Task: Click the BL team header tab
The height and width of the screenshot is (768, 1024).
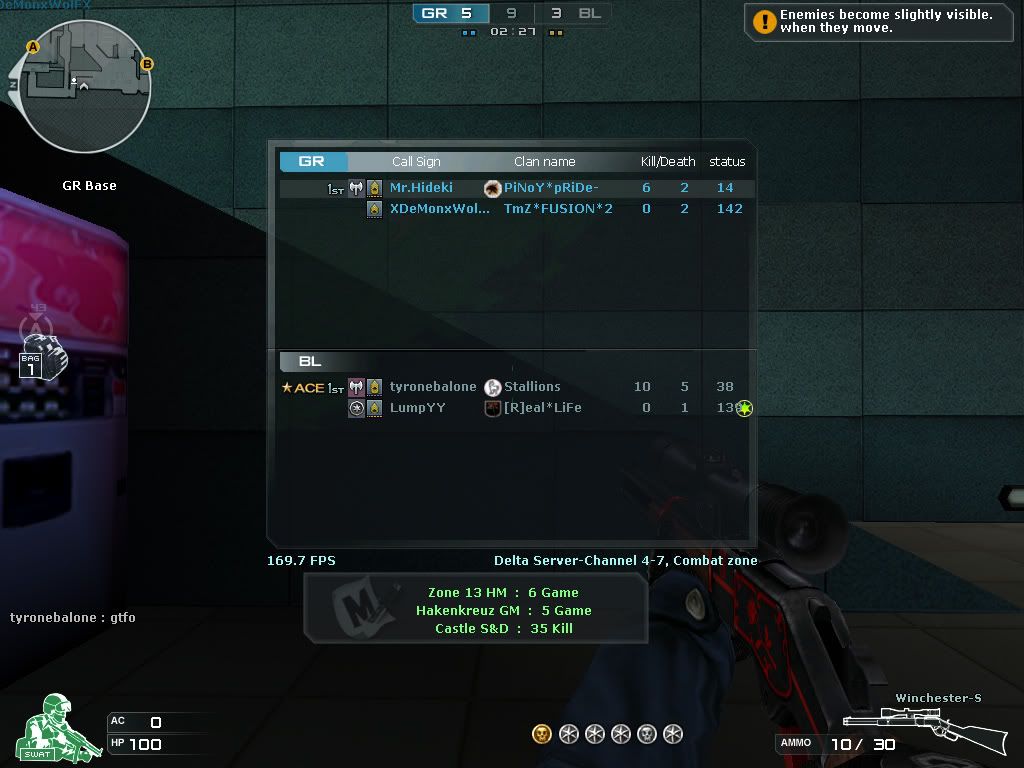Action: [312, 361]
